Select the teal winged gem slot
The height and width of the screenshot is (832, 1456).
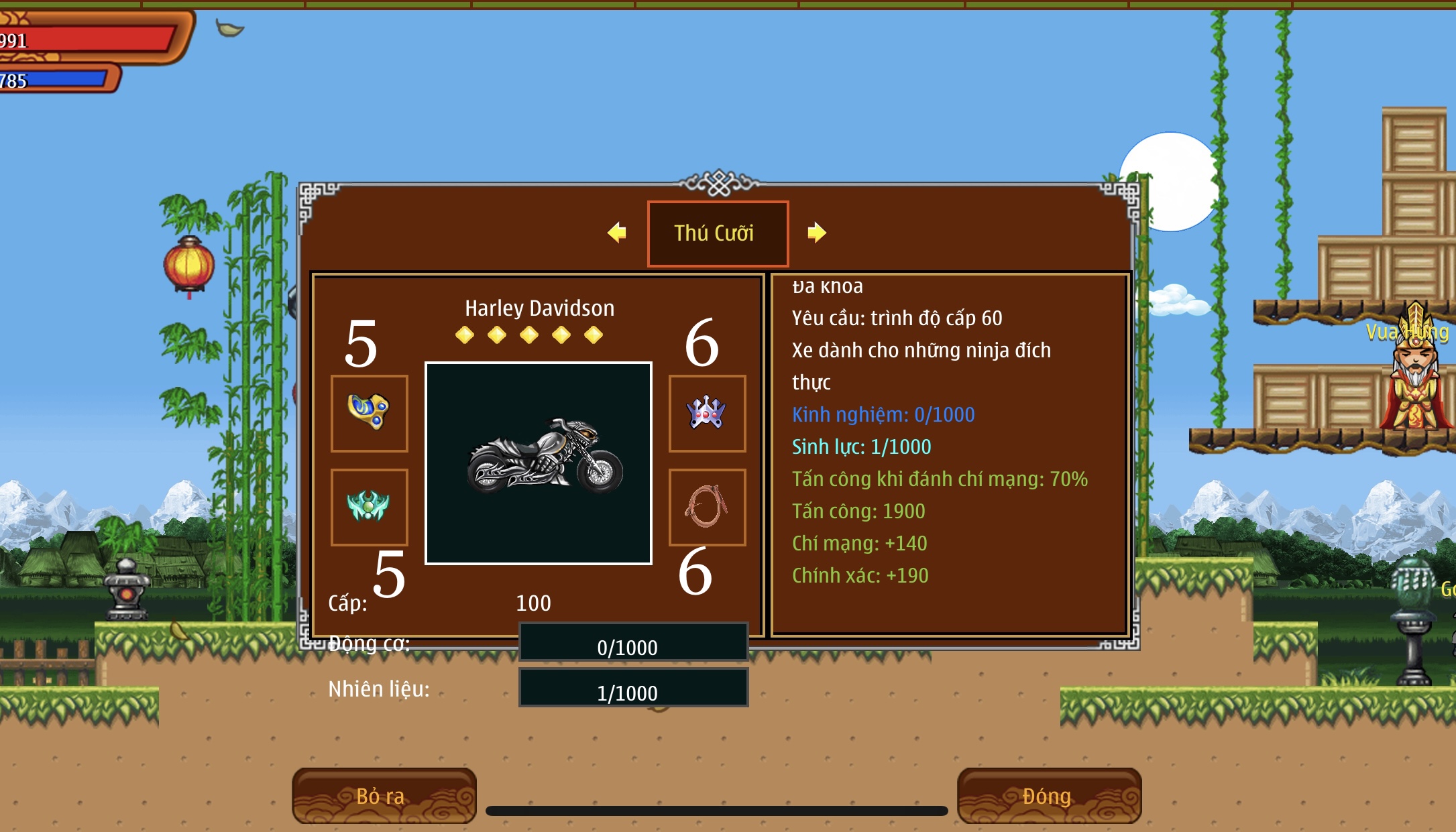369,507
